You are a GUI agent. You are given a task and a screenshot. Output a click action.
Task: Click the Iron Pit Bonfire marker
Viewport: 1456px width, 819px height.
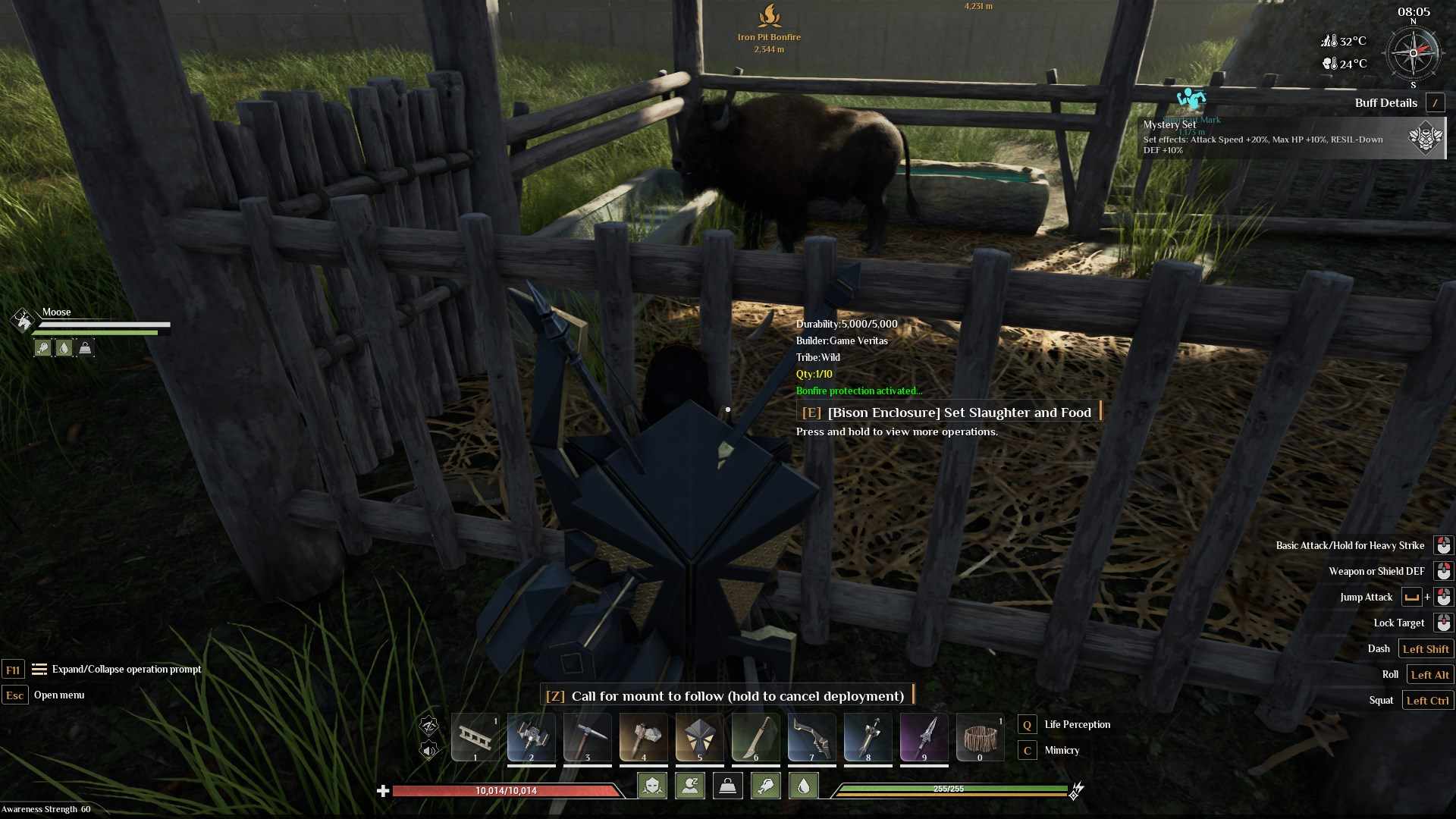tap(769, 17)
